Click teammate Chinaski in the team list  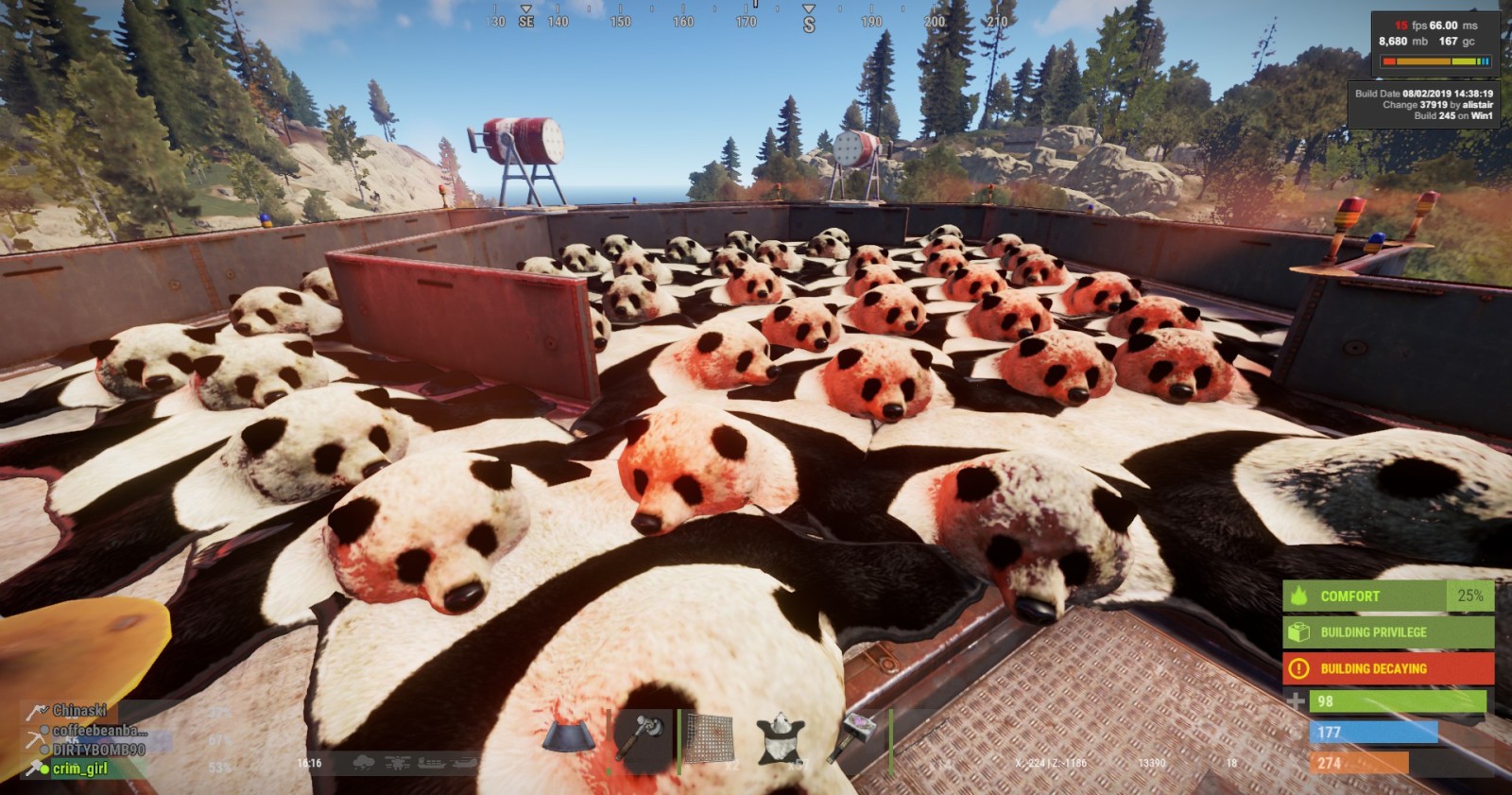(x=79, y=710)
